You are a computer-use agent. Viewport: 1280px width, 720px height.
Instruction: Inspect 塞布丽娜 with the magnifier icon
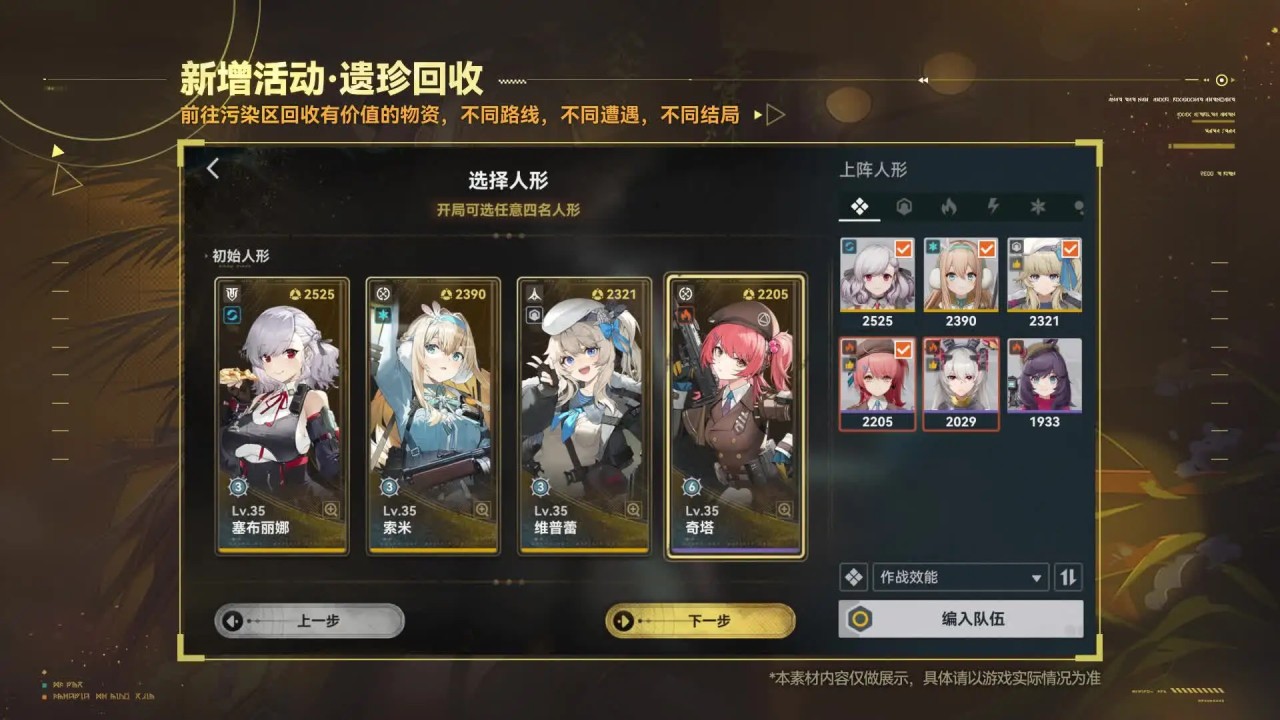330,510
